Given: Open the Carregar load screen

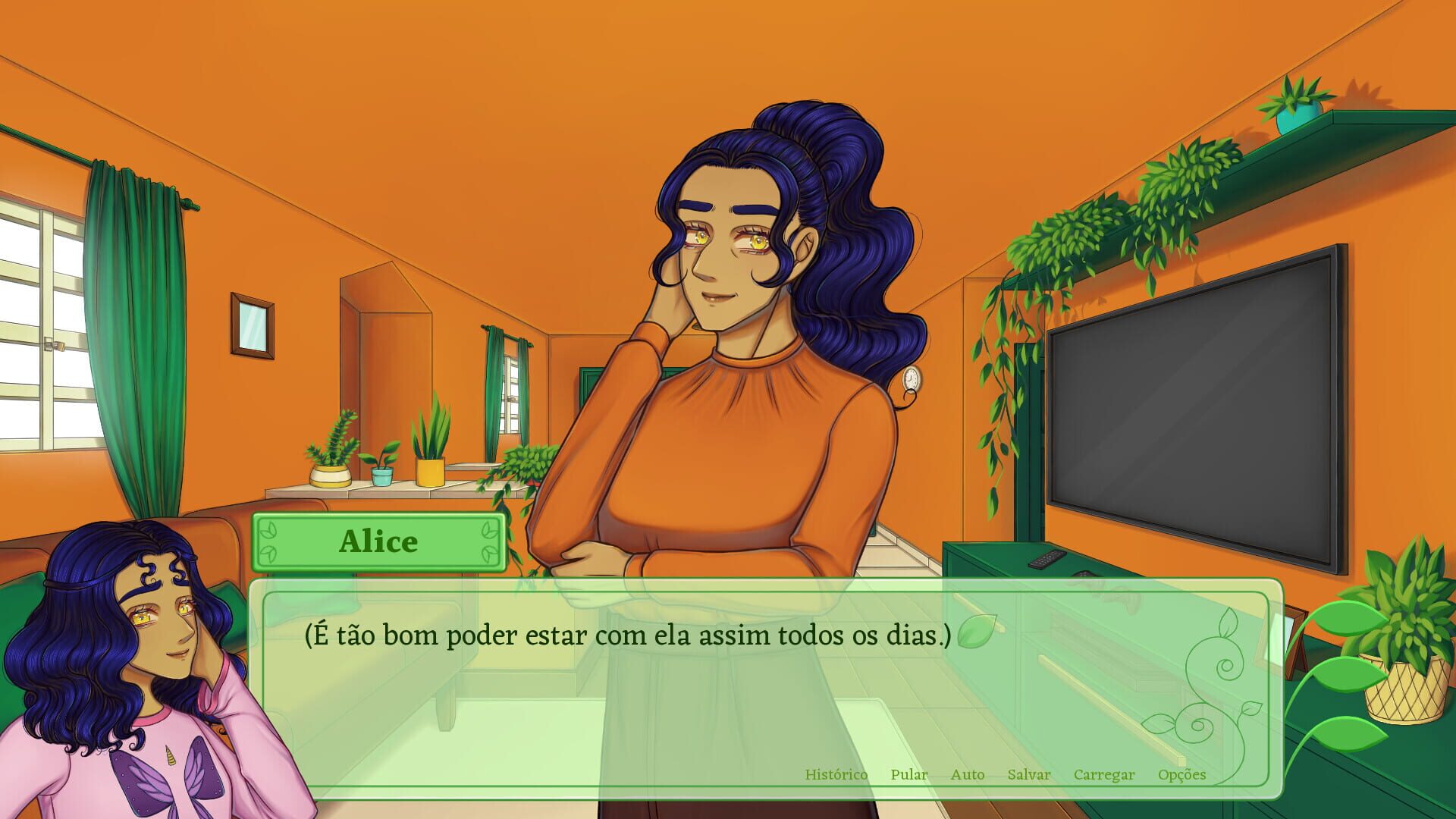Looking at the screenshot, I should (1103, 775).
